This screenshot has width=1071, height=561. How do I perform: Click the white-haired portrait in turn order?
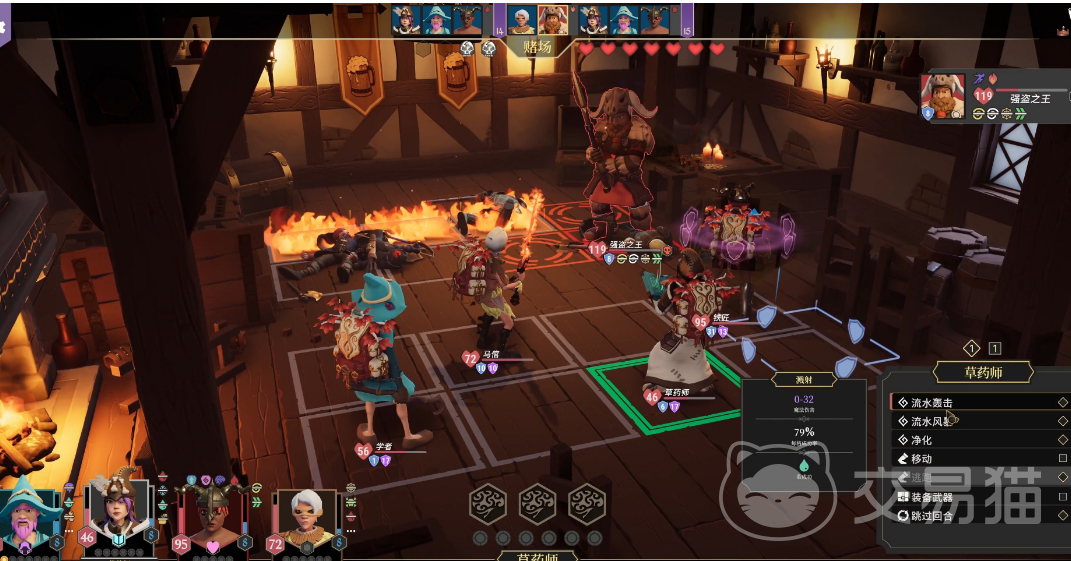coord(521,19)
